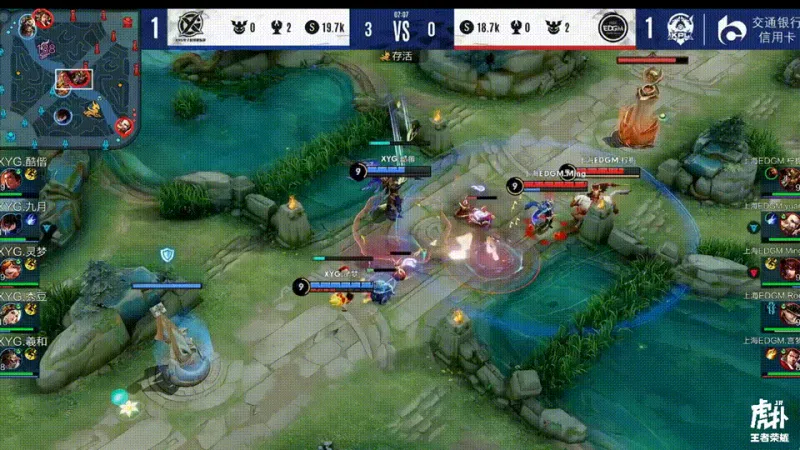Click the XYG team logo
The width and height of the screenshot is (800, 450).
point(185,29)
